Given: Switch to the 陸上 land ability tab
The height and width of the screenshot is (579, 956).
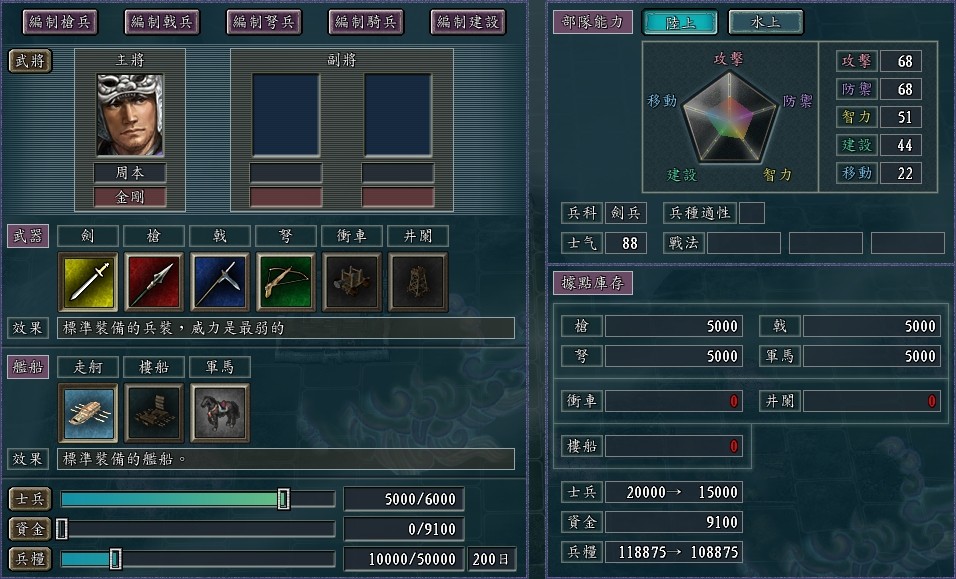Looking at the screenshot, I should 680,22.
